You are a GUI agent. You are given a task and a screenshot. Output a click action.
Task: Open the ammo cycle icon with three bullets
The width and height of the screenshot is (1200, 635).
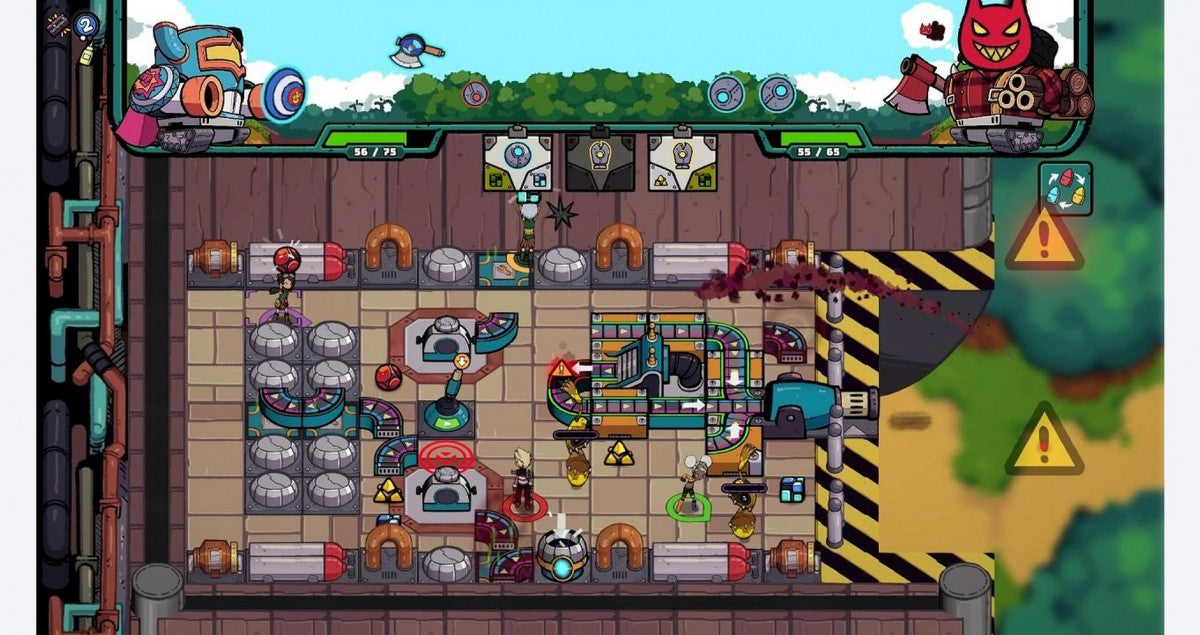click(1065, 188)
